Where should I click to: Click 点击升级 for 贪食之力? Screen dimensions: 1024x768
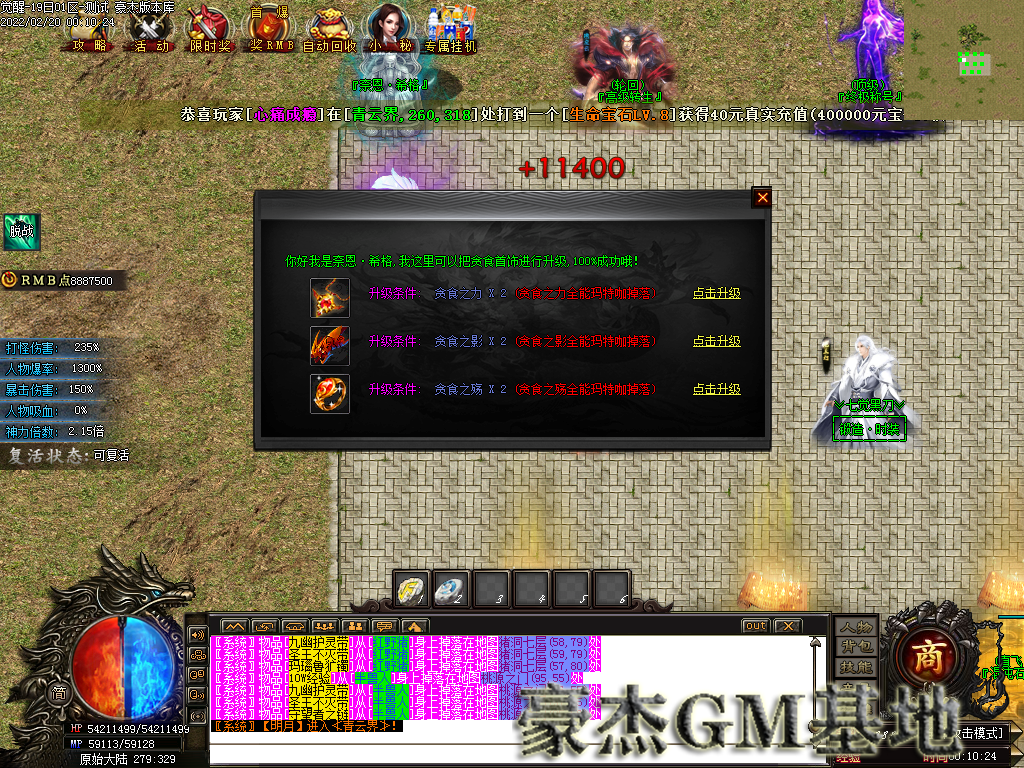[x=717, y=294]
